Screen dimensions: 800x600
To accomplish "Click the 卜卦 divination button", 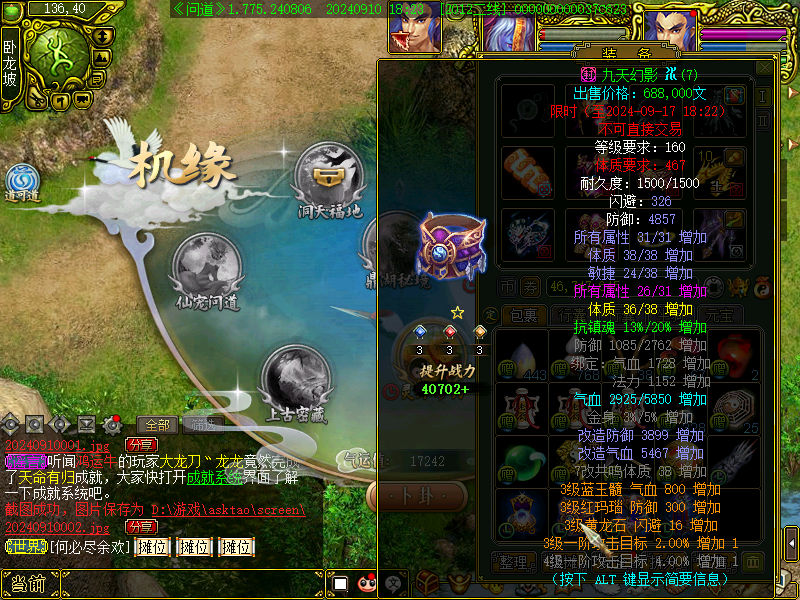I will (405, 495).
